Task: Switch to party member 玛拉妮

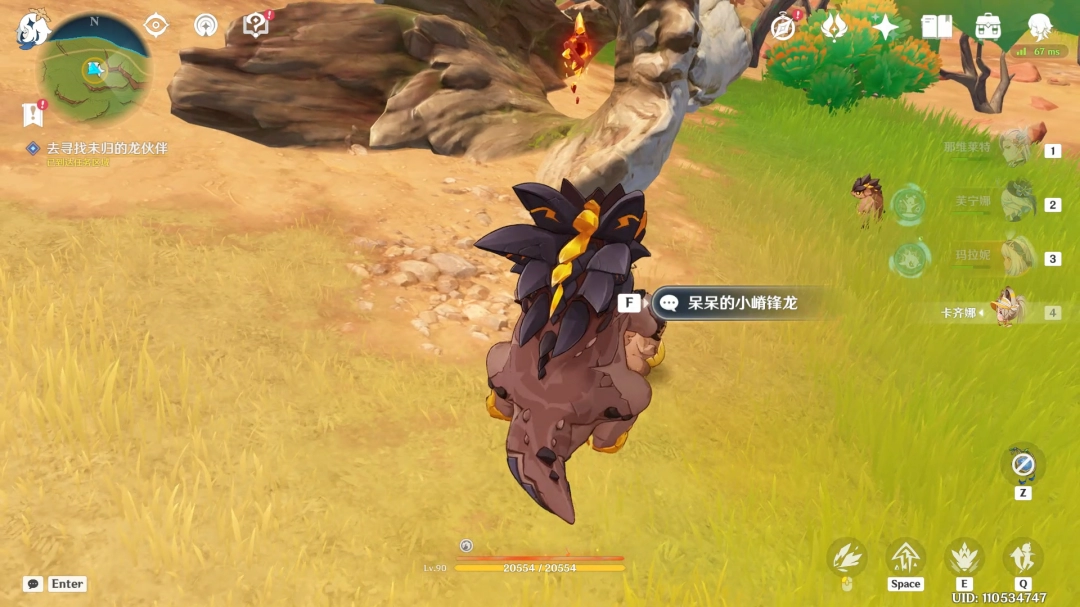Action: tap(1017, 257)
